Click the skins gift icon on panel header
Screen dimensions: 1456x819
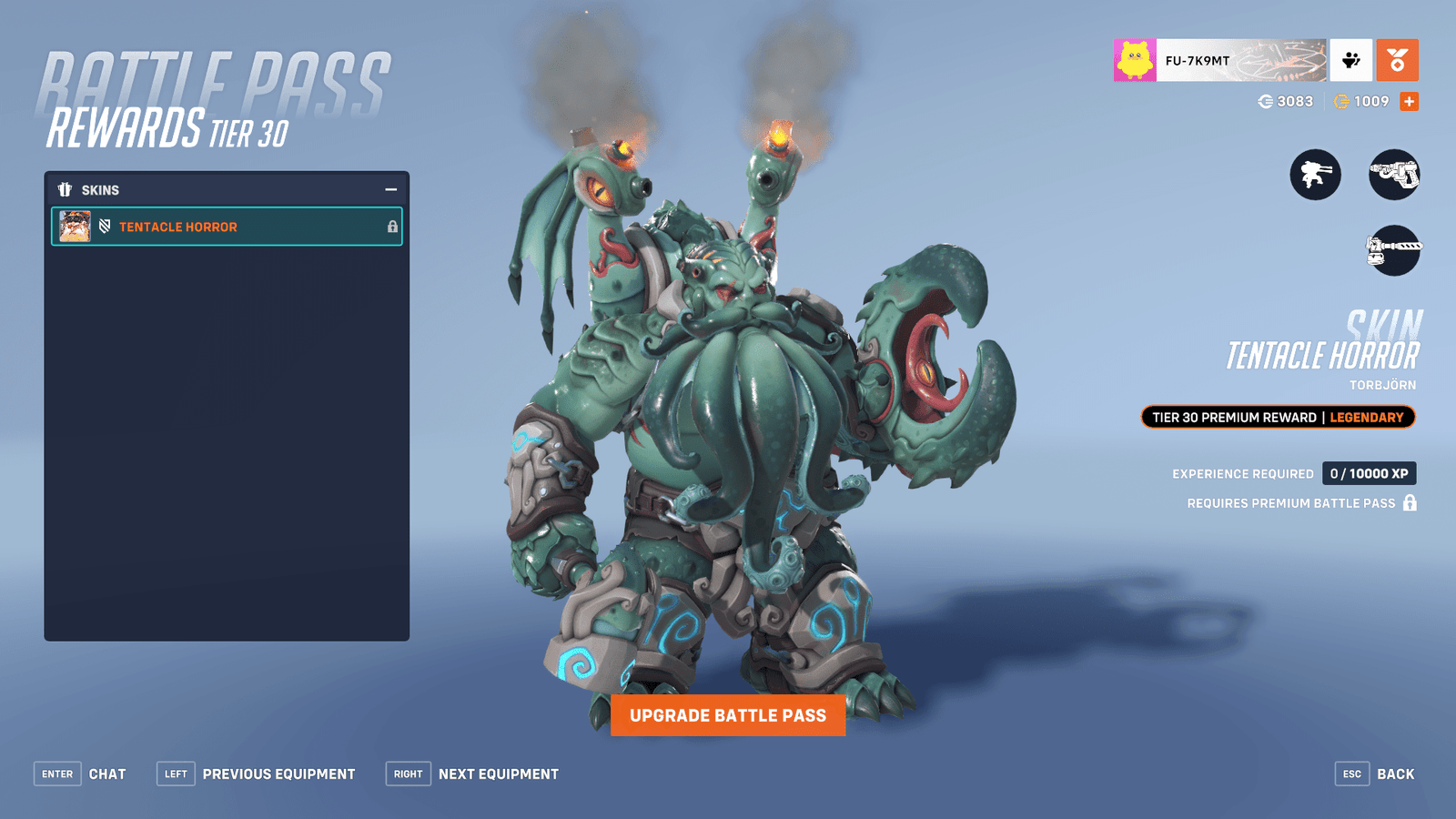(65, 189)
